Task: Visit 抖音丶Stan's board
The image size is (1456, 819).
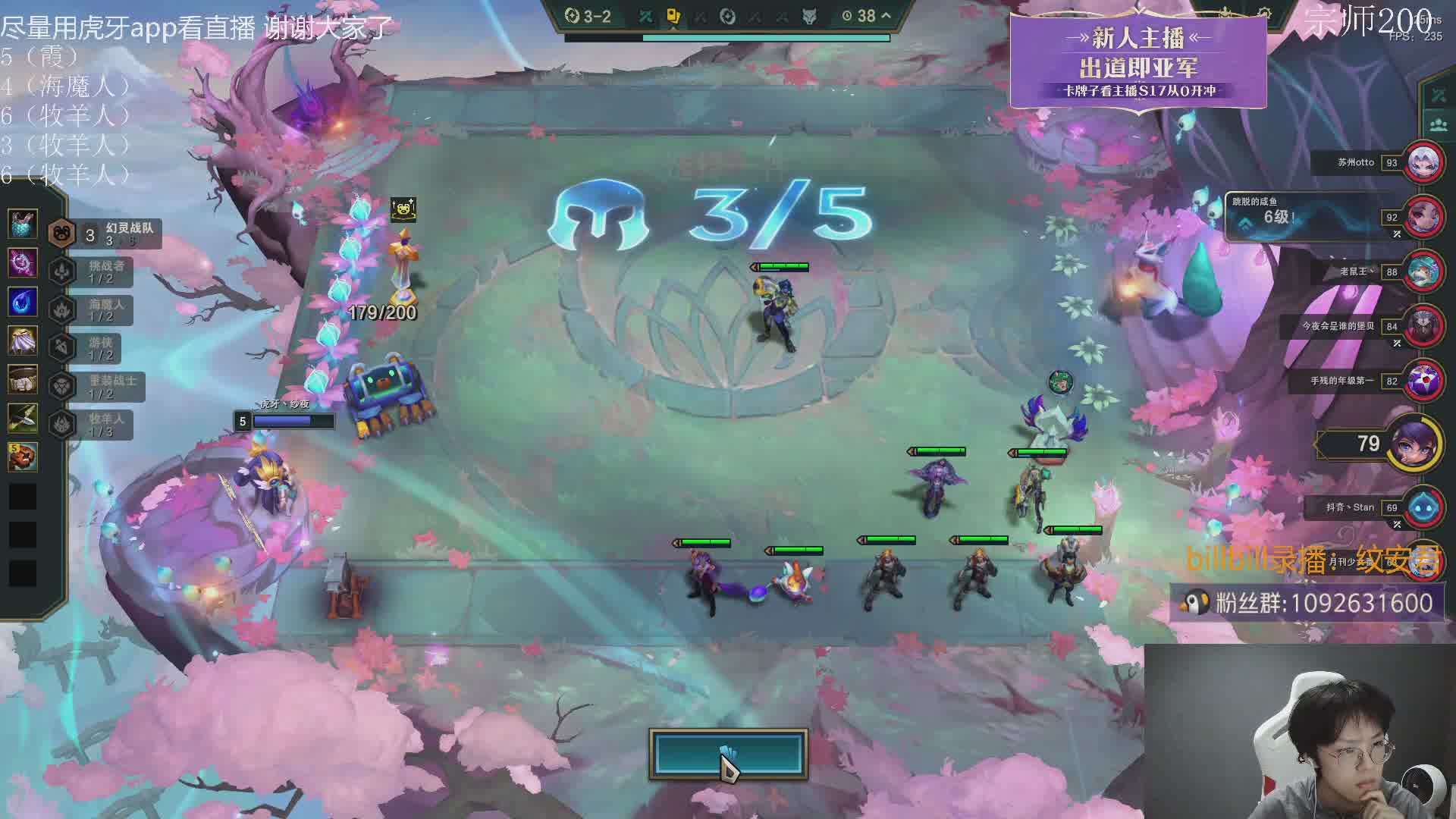Action: (1423, 507)
